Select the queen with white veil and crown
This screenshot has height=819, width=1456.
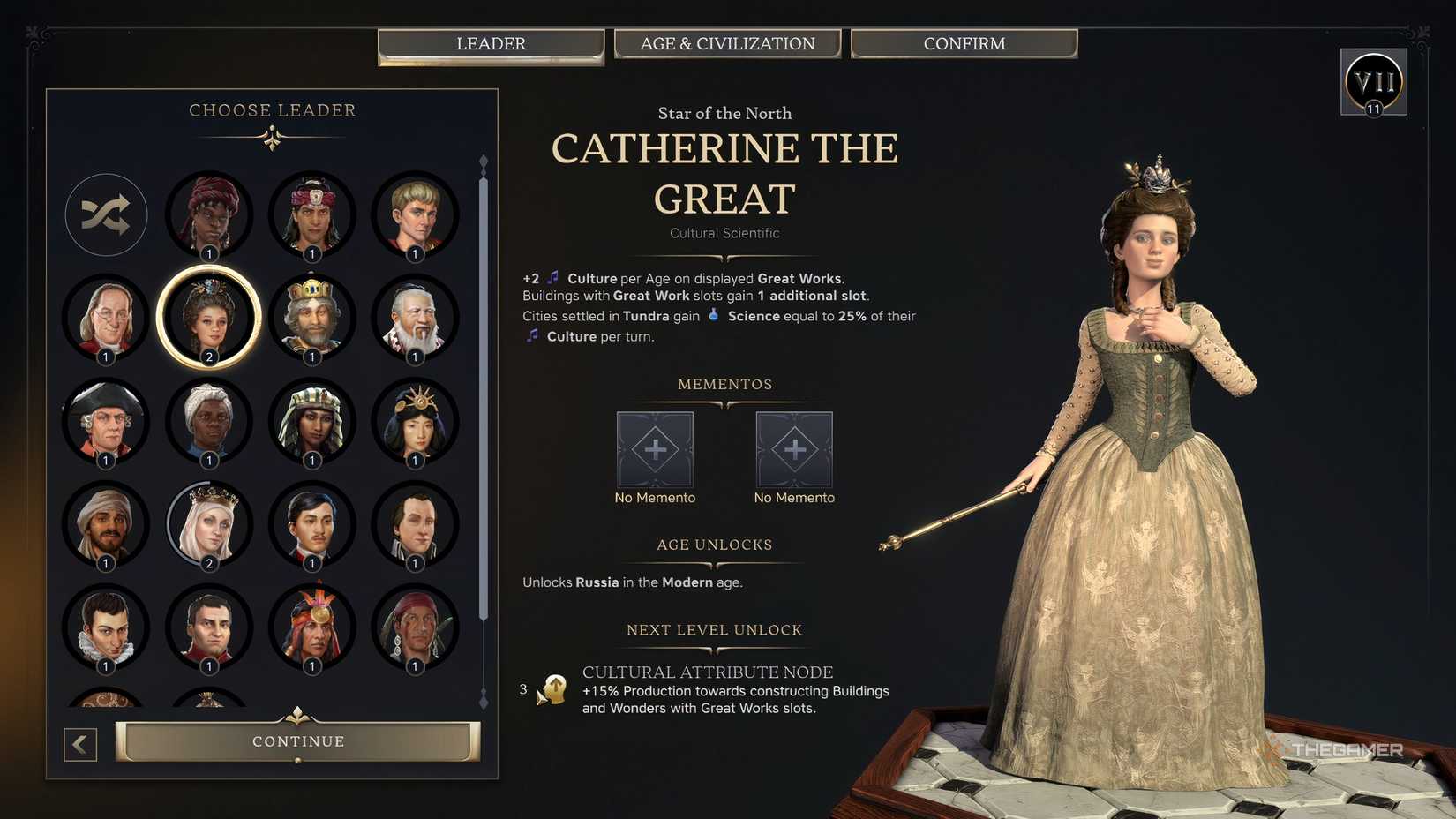coord(209,523)
